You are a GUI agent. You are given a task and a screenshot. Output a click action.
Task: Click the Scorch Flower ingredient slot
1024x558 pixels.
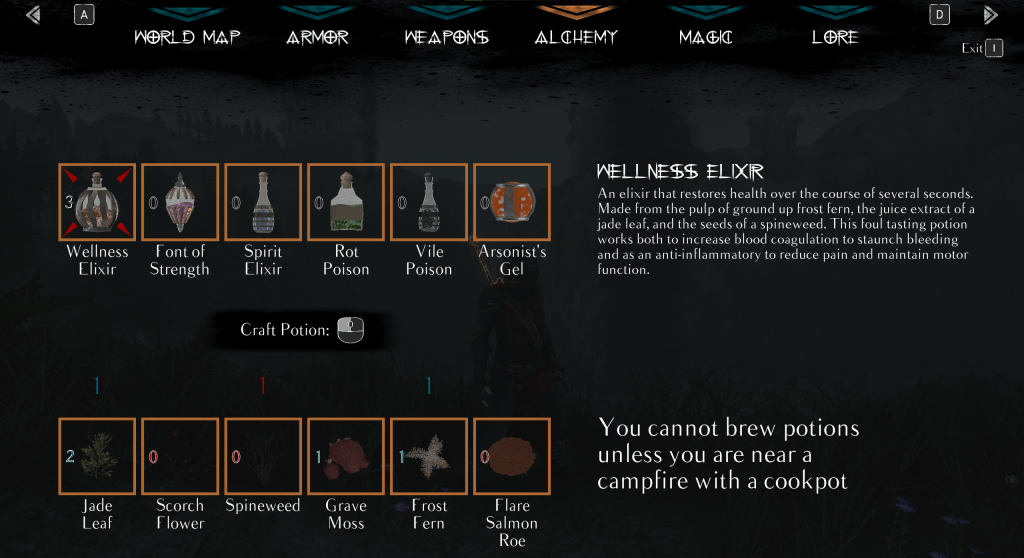[x=180, y=457]
